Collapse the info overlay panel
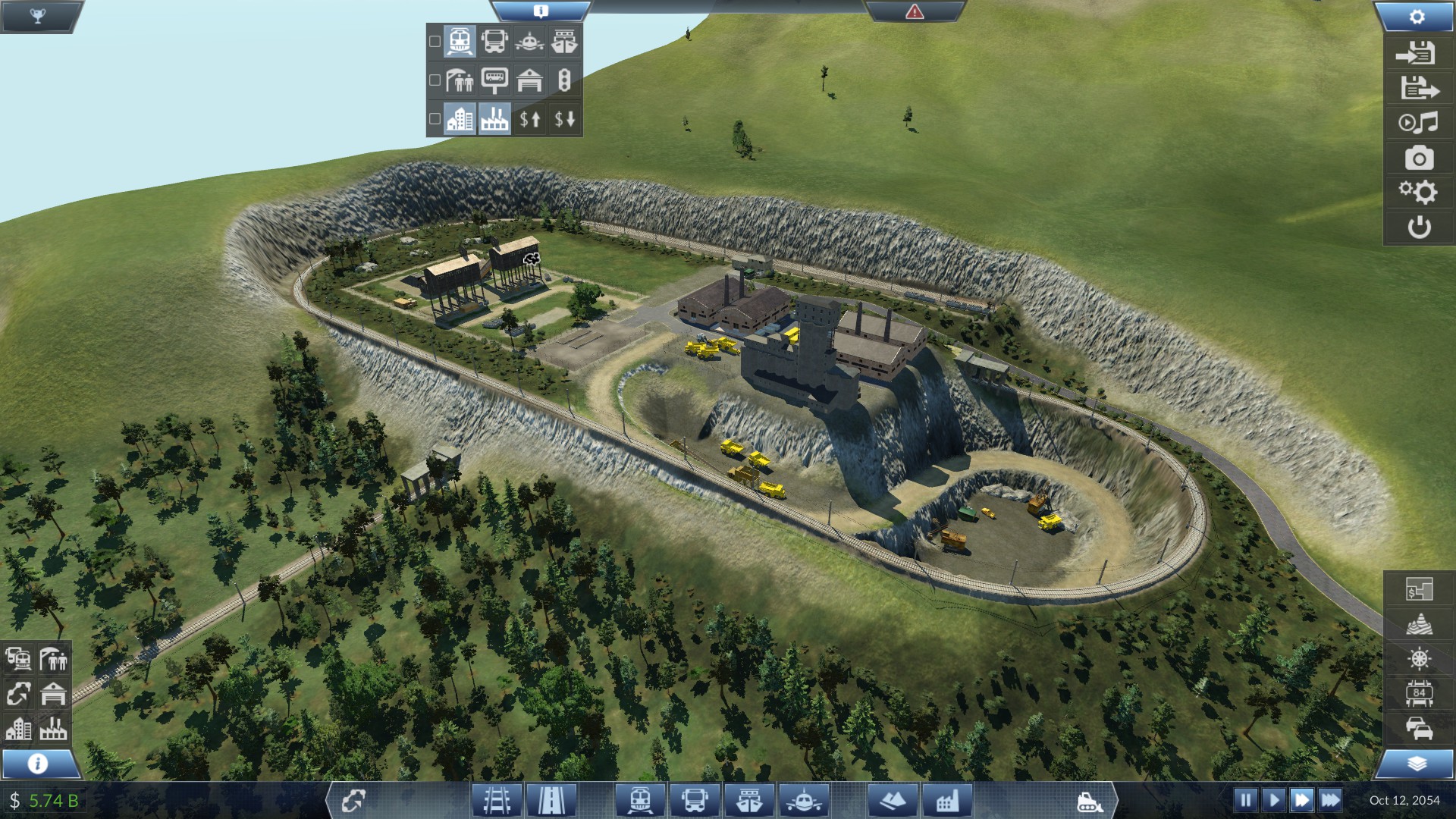 540,11
